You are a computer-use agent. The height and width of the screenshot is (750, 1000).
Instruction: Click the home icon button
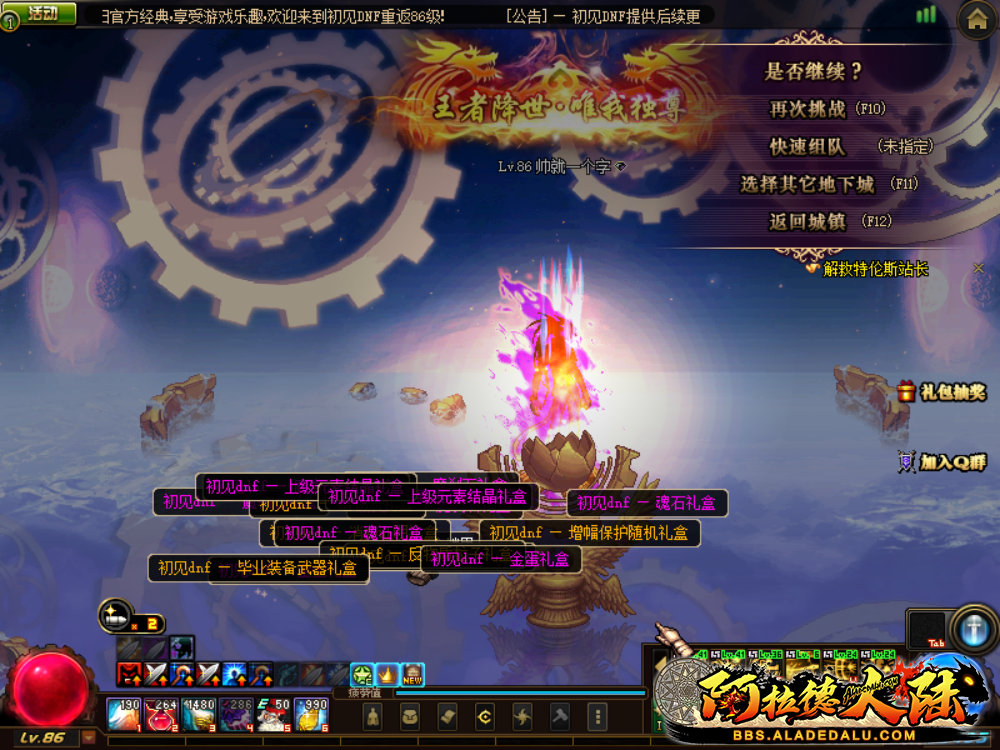tap(977, 19)
